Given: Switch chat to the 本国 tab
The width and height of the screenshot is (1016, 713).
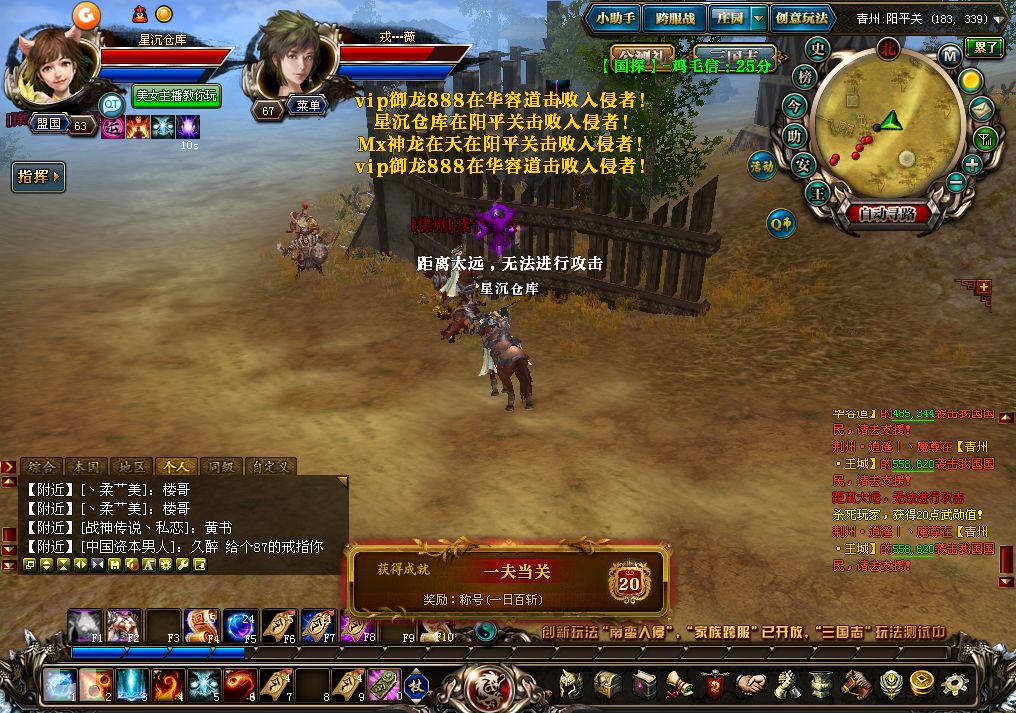Looking at the screenshot, I should [x=86, y=466].
